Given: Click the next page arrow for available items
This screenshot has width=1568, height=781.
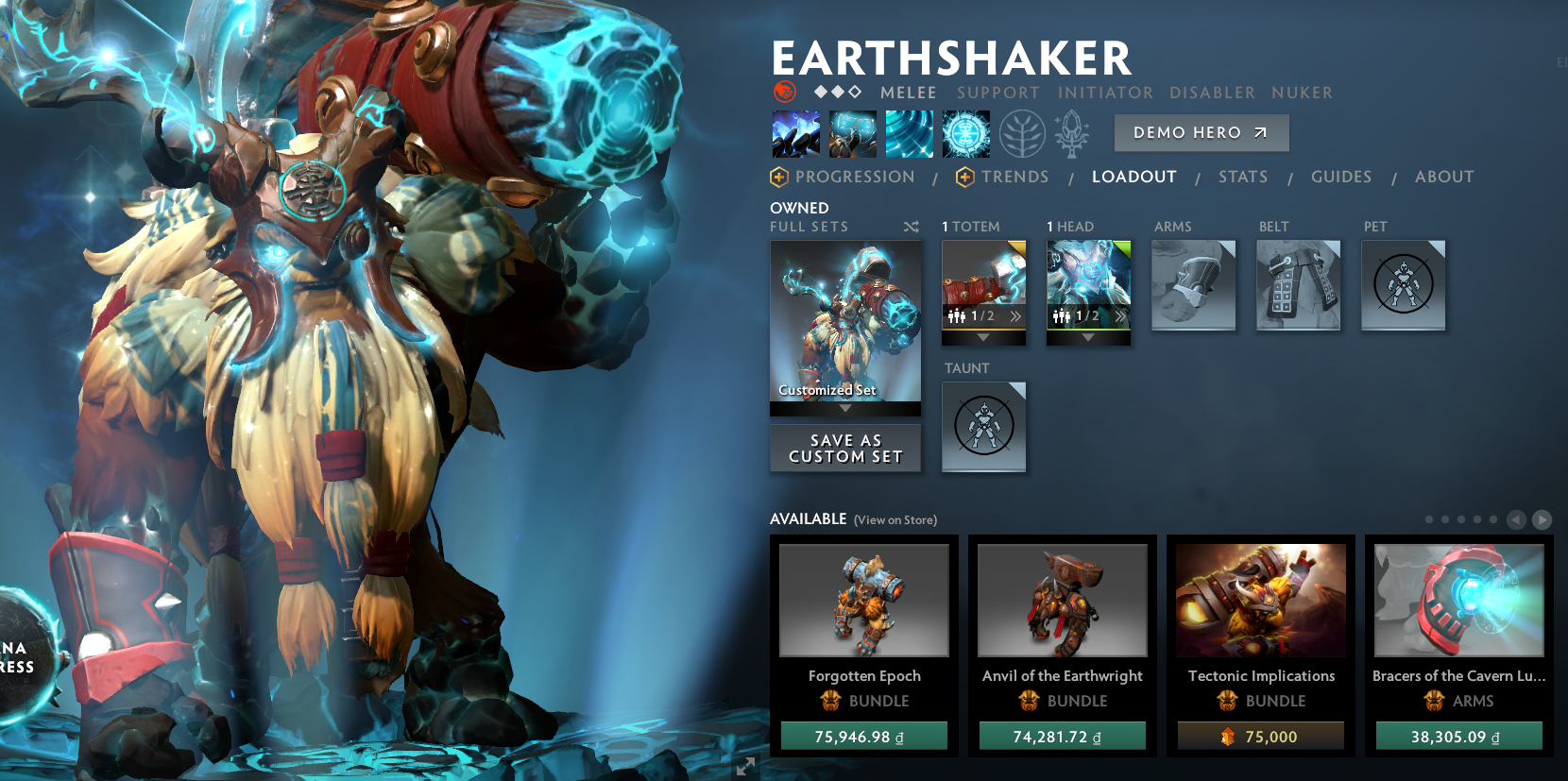Looking at the screenshot, I should tap(1542, 518).
